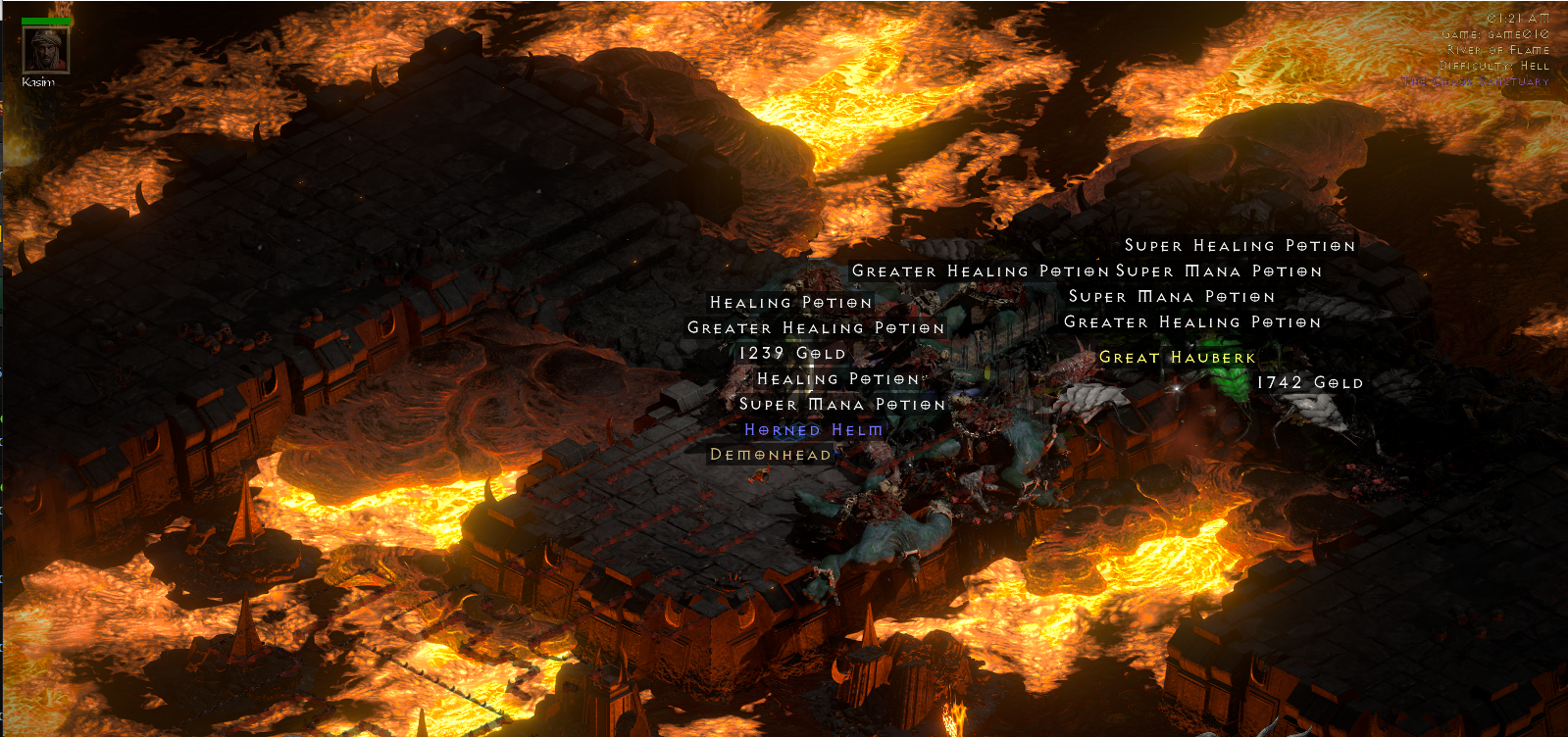Click the Greater Healing Potion in the top cluster
Viewport: 1568px width, 737px height.
click(980, 270)
